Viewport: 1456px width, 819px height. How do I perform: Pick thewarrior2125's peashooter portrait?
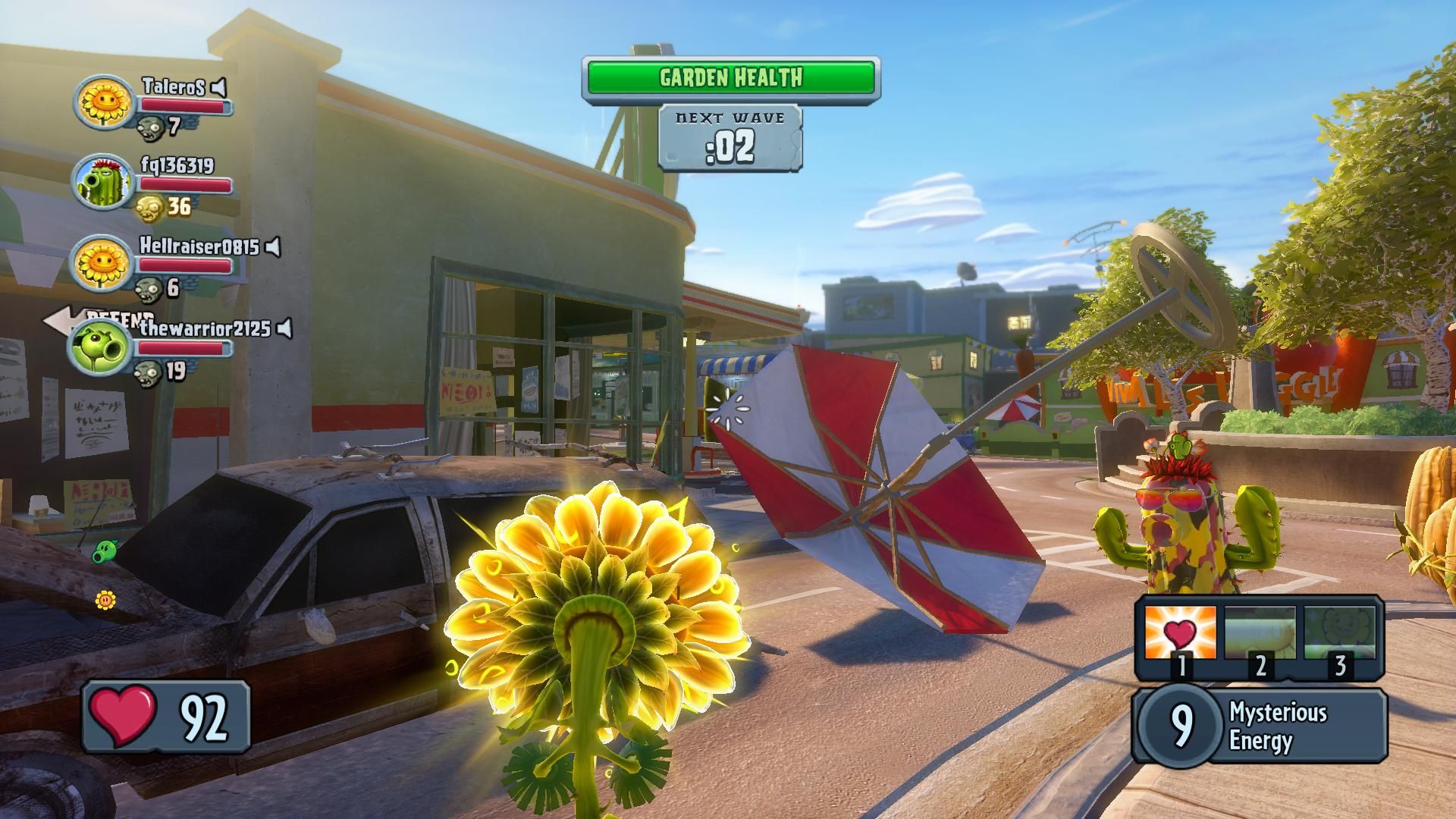pos(102,346)
